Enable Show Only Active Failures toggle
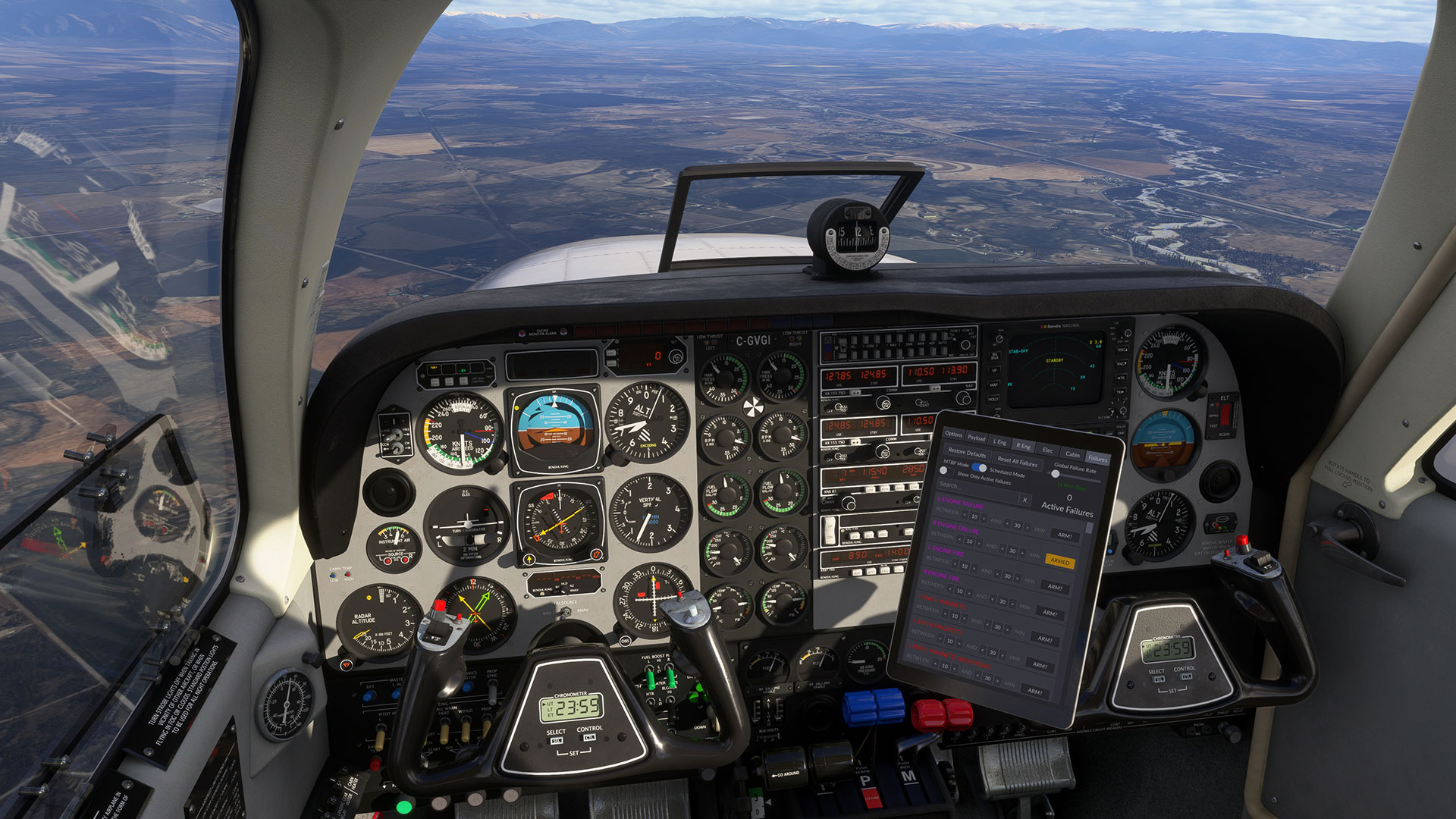This screenshot has height=819, width=1456. pos(946,471)
